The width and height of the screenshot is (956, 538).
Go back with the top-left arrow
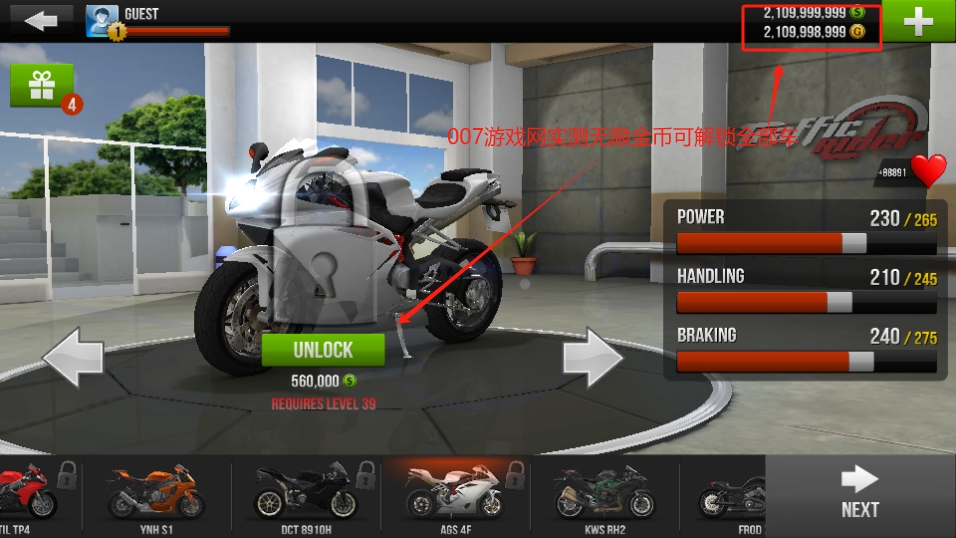(x=41, y=21)
